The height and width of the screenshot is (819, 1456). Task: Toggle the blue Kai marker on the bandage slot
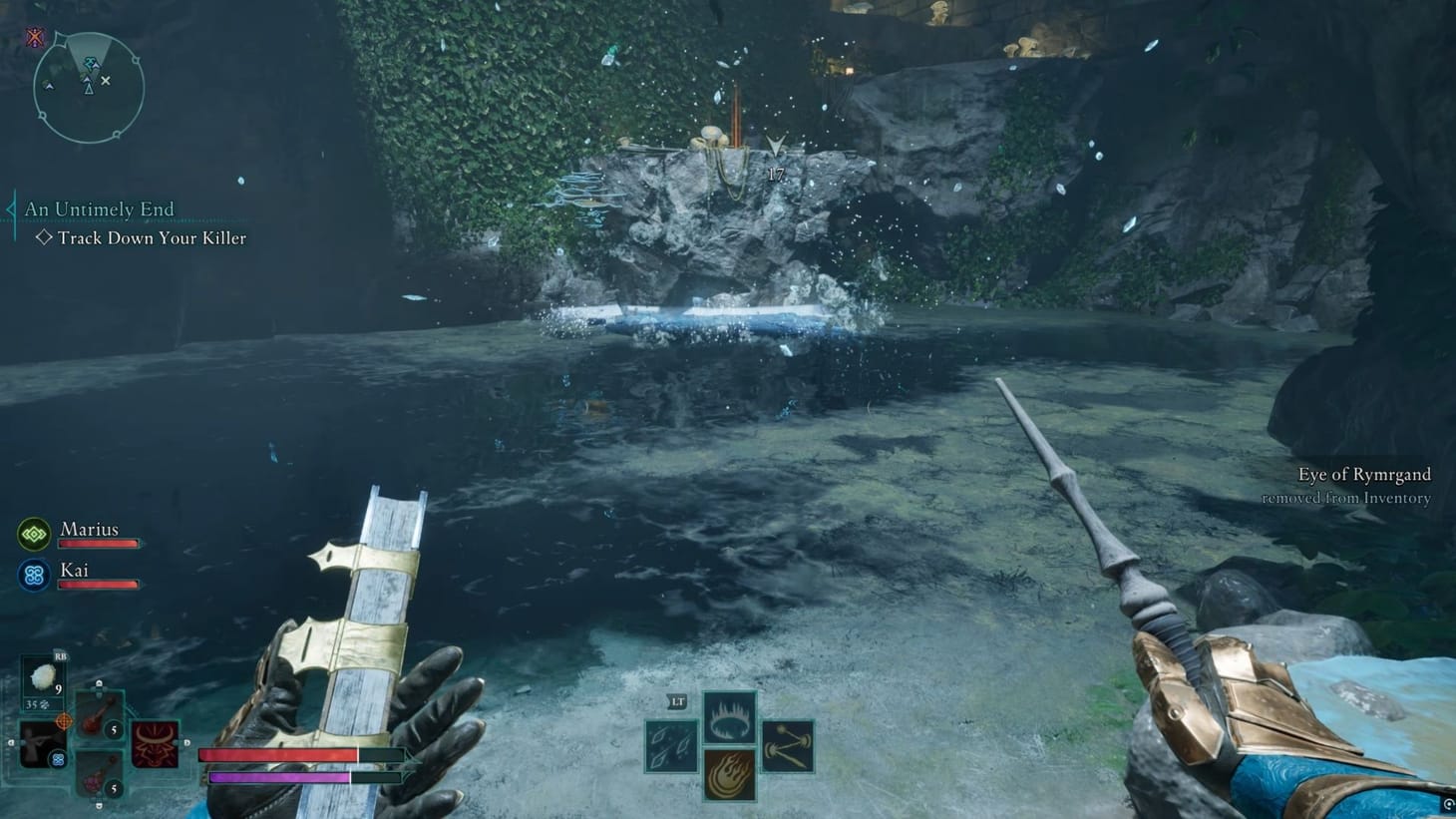pos(58,760)
